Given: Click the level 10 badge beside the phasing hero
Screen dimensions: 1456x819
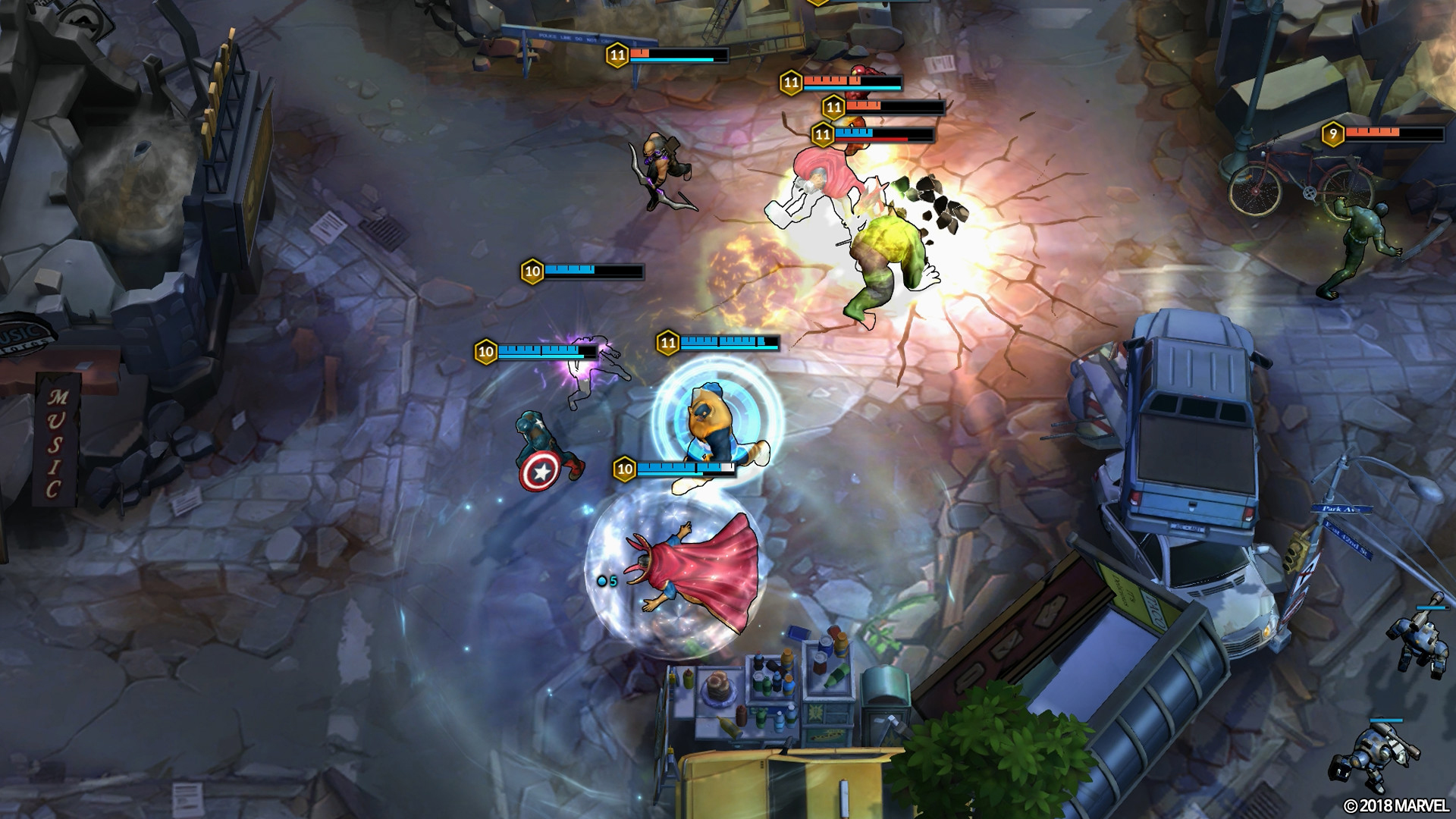Looking at the screenshot, I should [x=484, y=350].
